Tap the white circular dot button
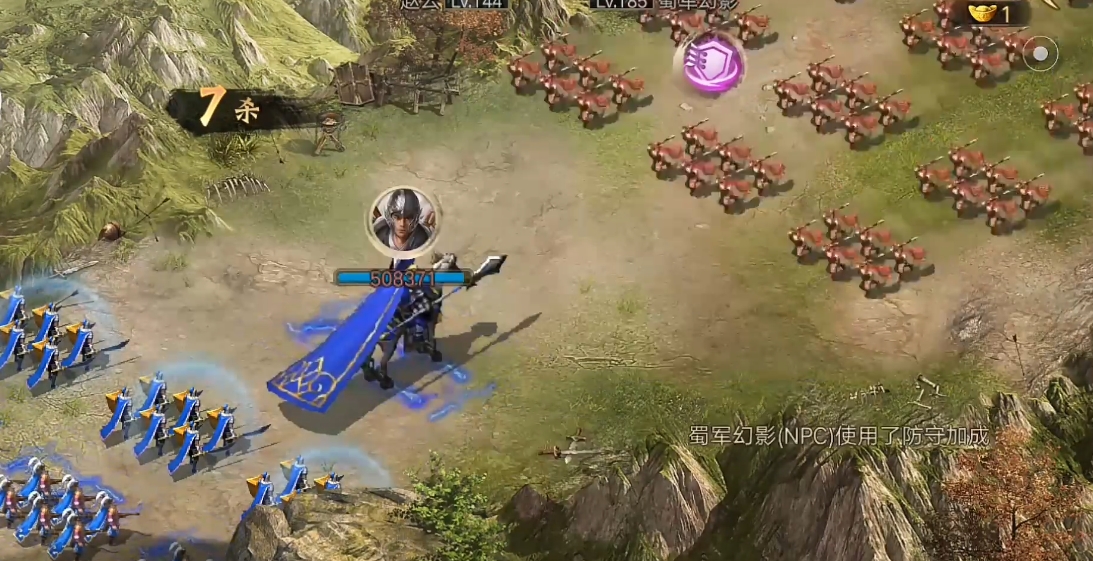This screenshot has height=561, width=1093. pos(1041,53)
